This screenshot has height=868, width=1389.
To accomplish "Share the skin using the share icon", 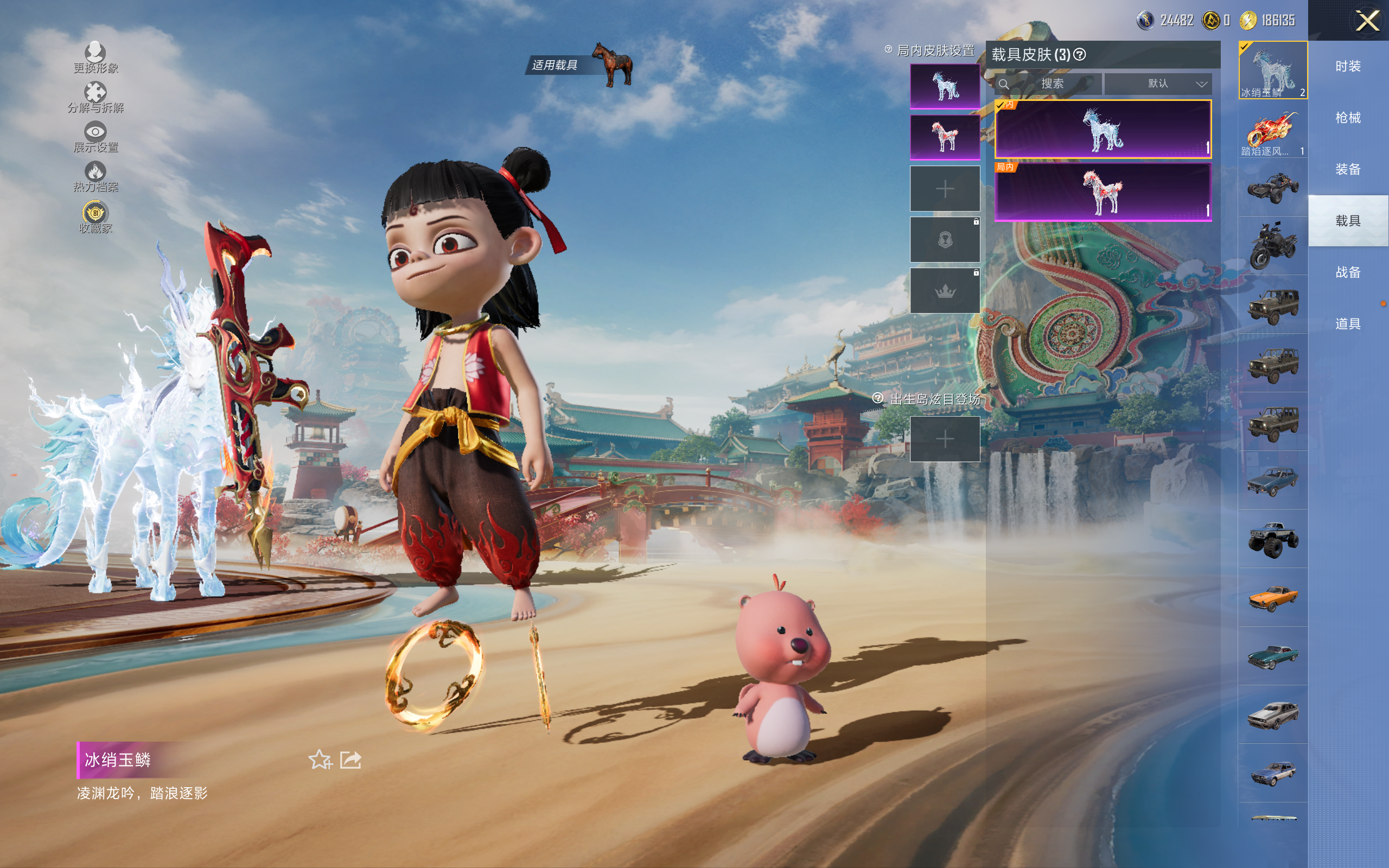I will click(351, 760).
